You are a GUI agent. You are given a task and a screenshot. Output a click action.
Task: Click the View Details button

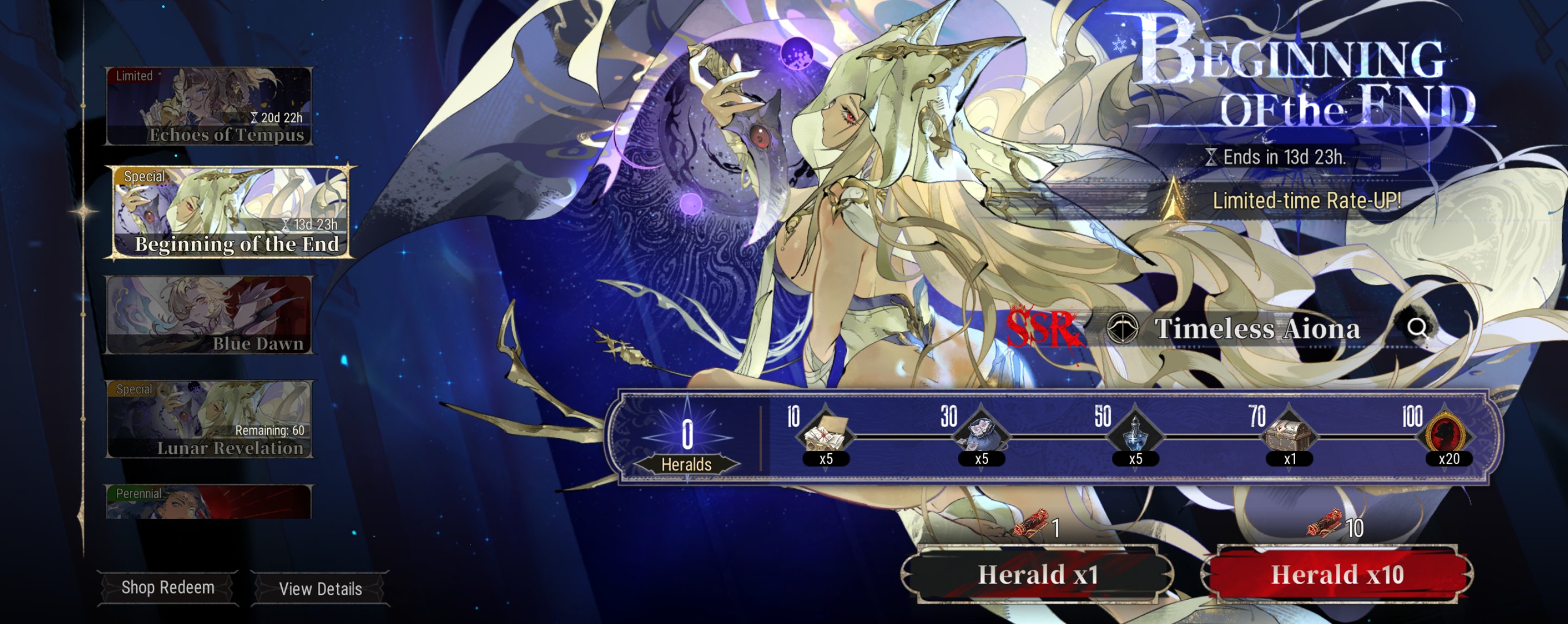(320, 589)
